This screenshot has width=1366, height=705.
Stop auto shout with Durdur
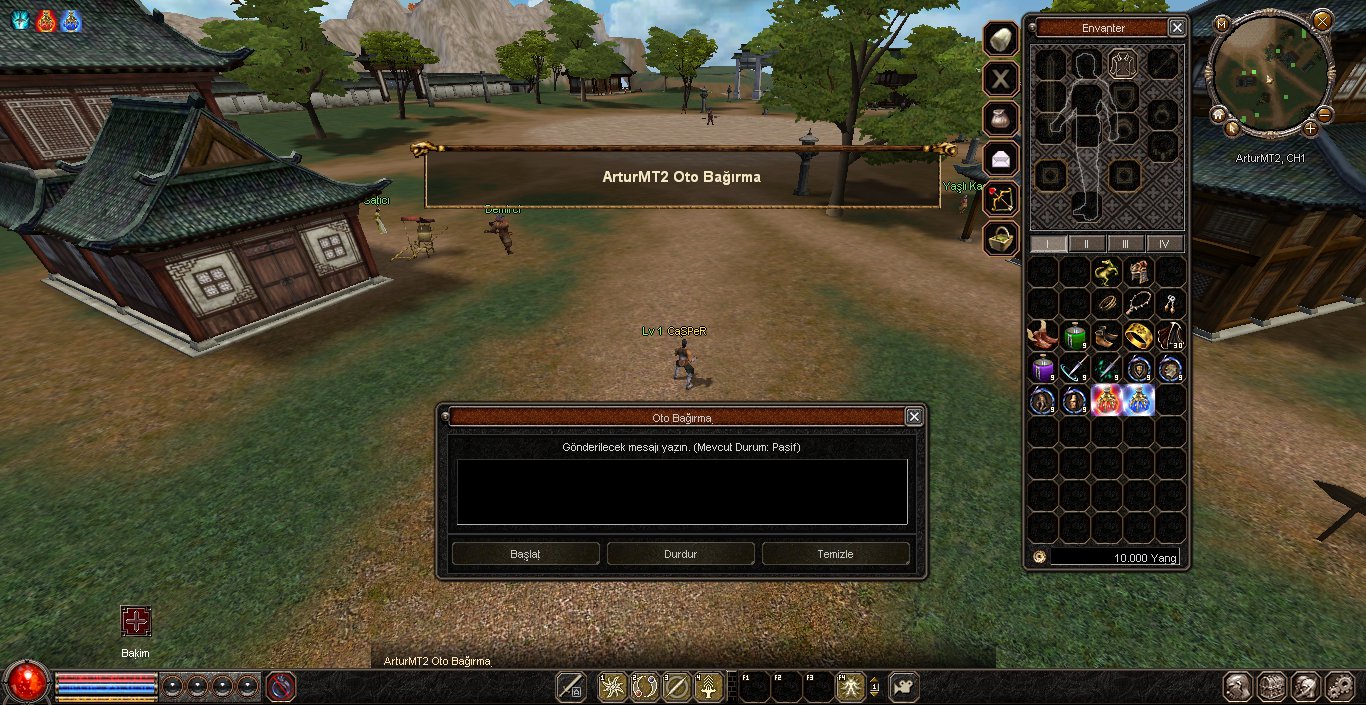pos(680,554)
